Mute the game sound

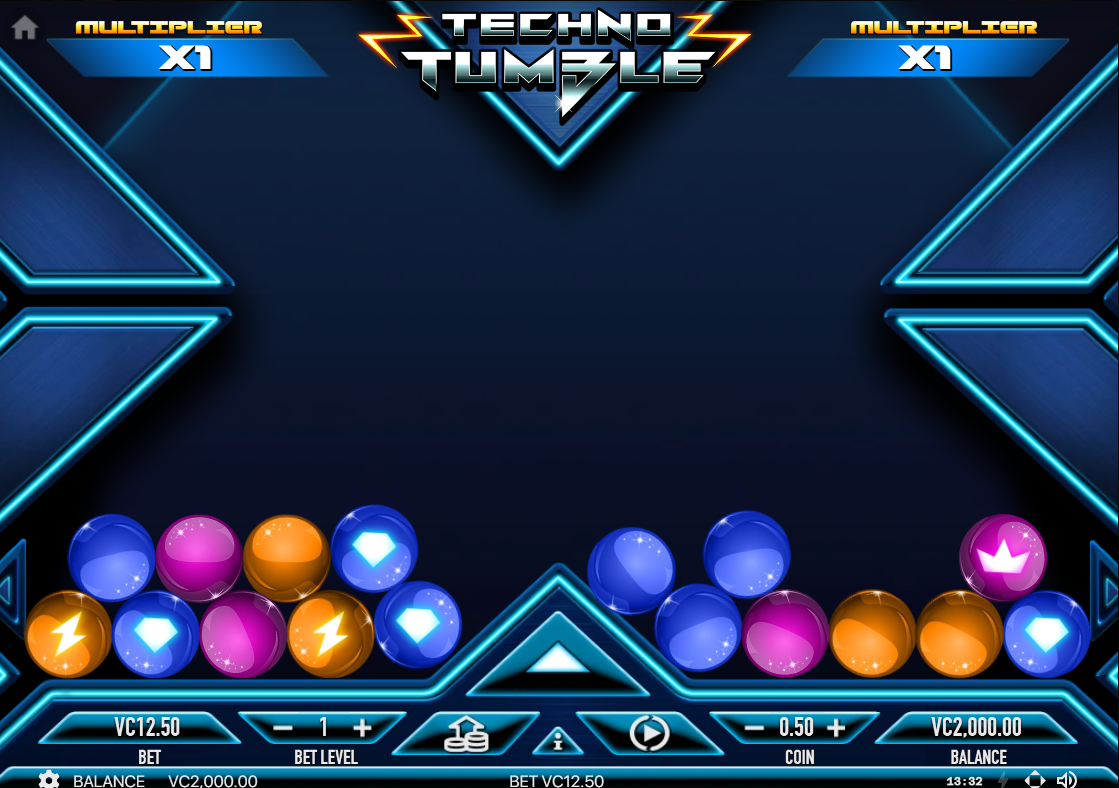point(1067,780)
